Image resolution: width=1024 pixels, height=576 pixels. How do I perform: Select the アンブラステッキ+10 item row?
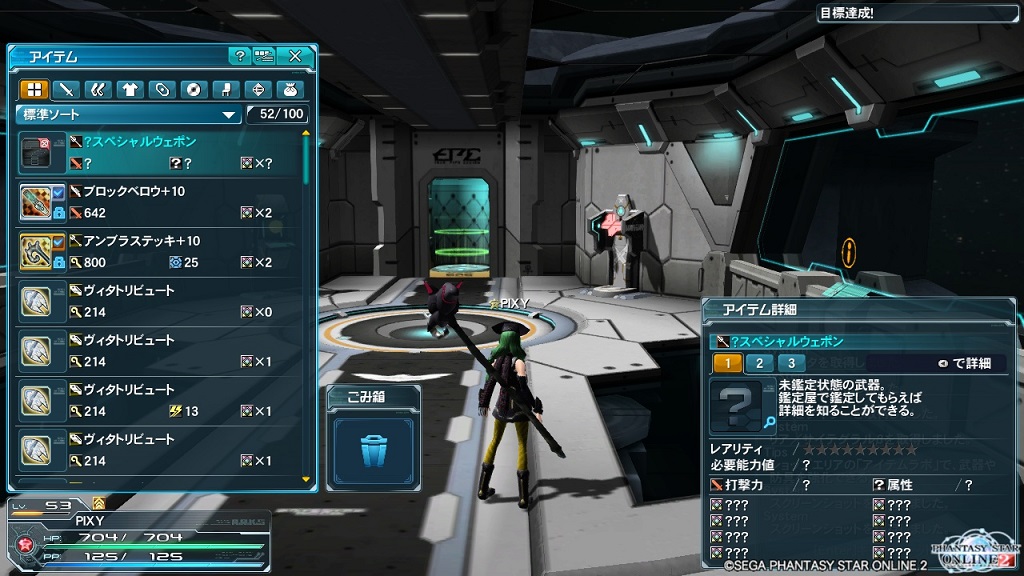(x=160, y=252)
